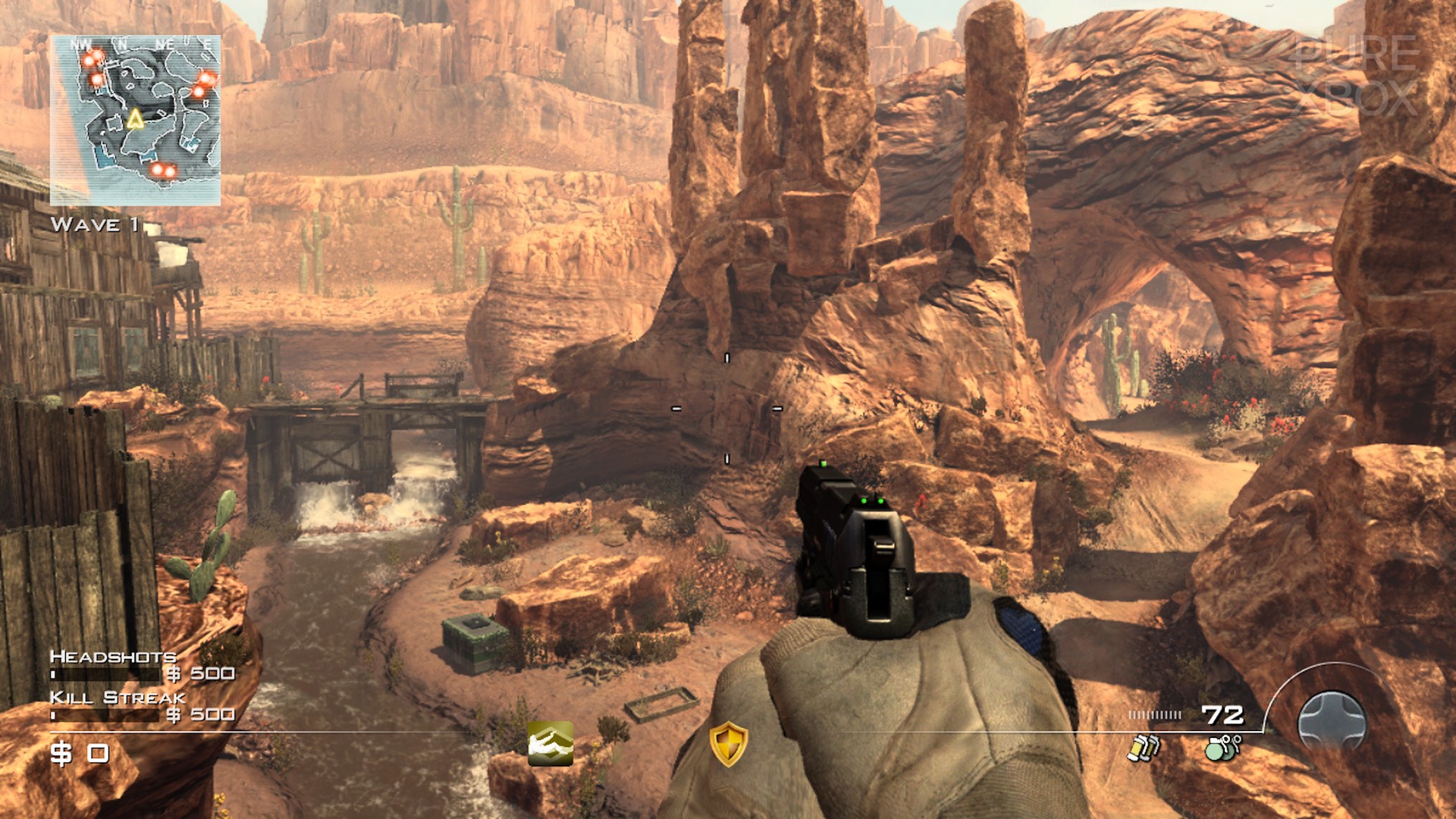Click the minimap in the corner
The image size is (1456, 819).
(135, 120)
